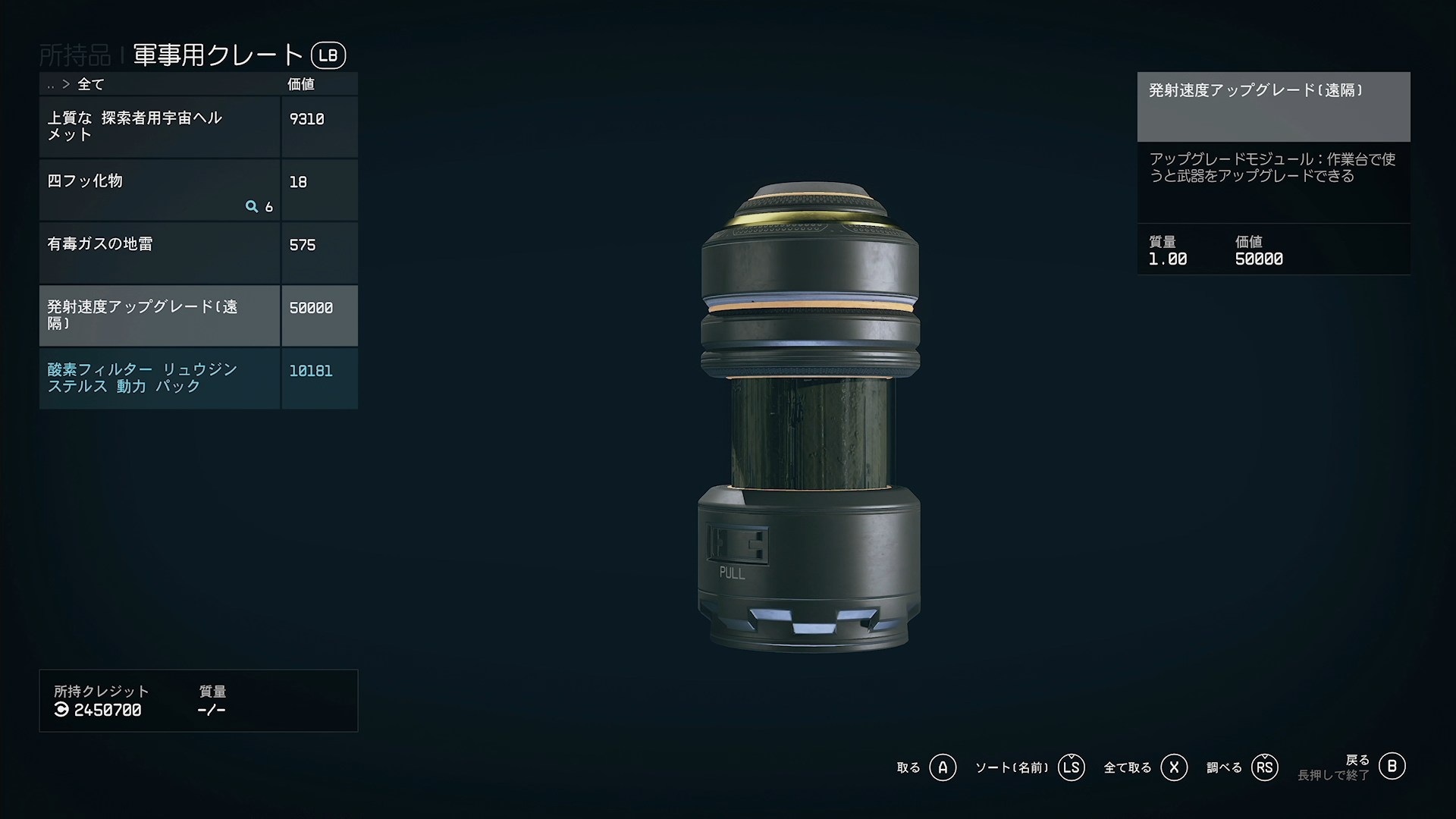Sort the list by 価値 column header
The height and width of the screenshot is (819, 1456).
[x=301, y=84]
